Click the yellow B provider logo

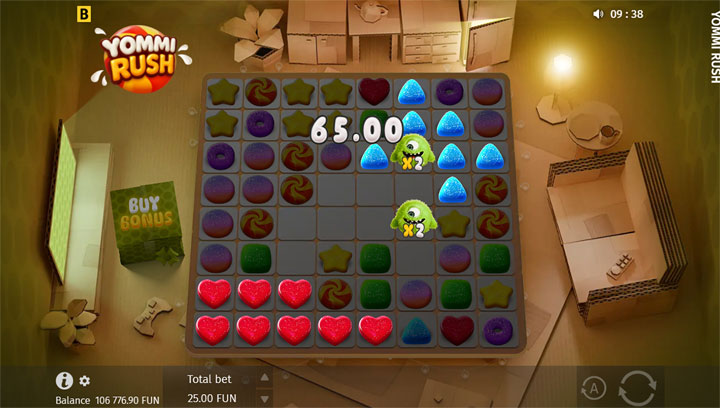coord(83,14)
